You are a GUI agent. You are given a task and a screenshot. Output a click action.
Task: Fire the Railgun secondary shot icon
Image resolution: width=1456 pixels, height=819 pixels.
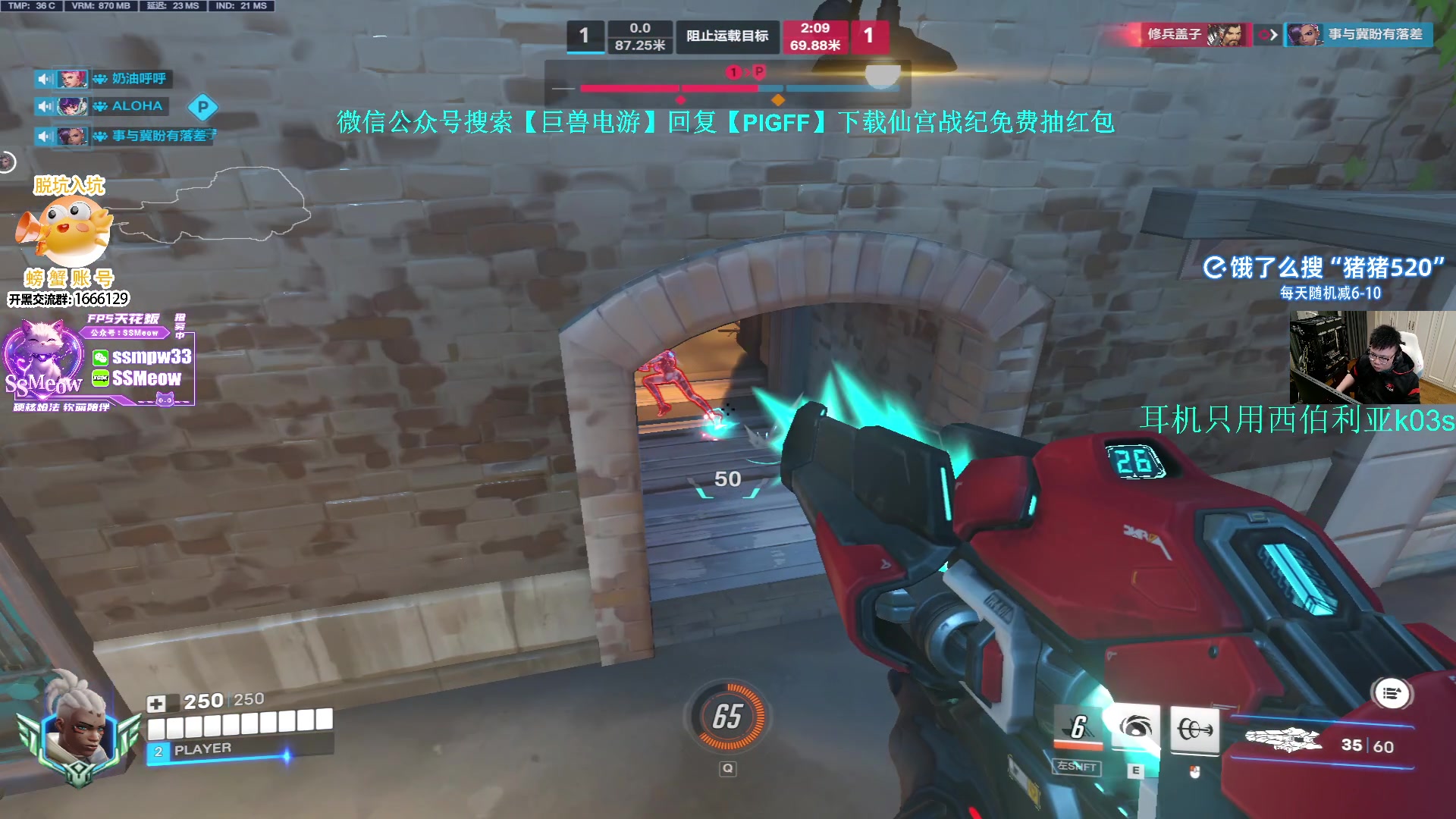click(x=1194, y=730)
